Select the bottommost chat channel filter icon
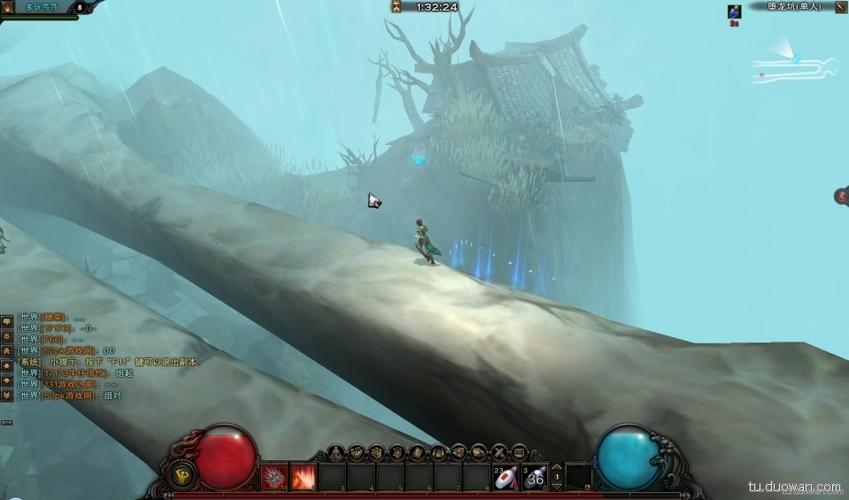The height and width of the screenshot is (500, 849). tap(7, 396)
